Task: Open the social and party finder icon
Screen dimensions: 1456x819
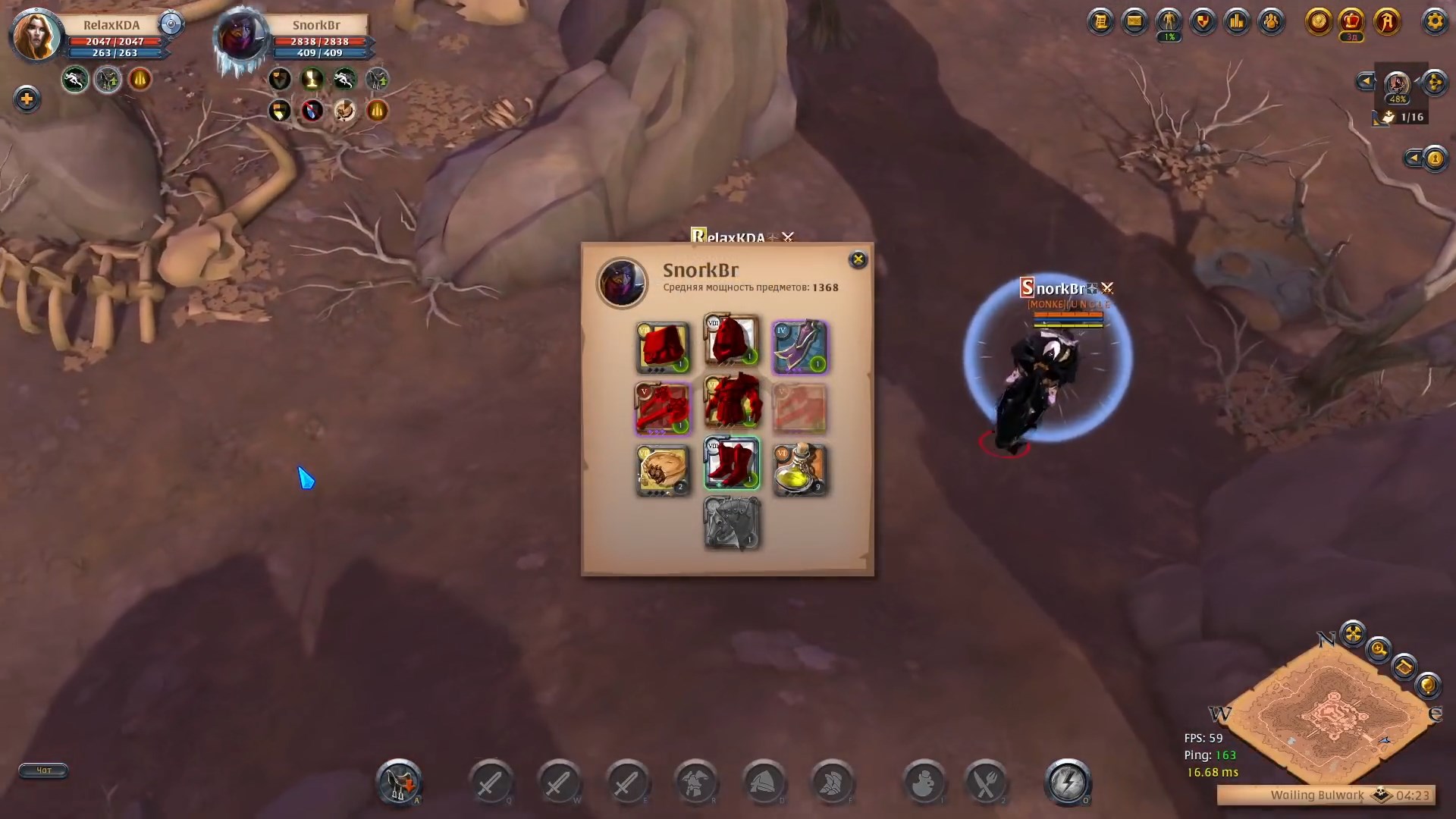Action: 1269,21
